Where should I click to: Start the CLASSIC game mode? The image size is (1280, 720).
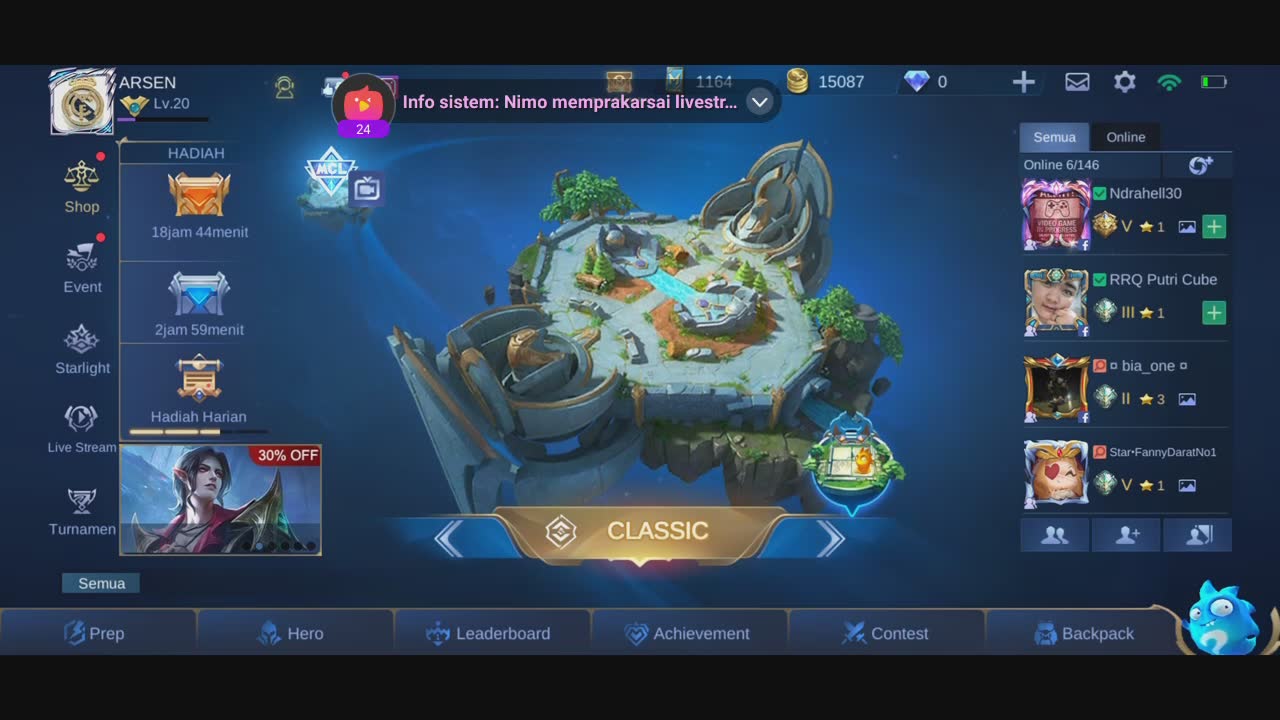(x=640, y=532)
